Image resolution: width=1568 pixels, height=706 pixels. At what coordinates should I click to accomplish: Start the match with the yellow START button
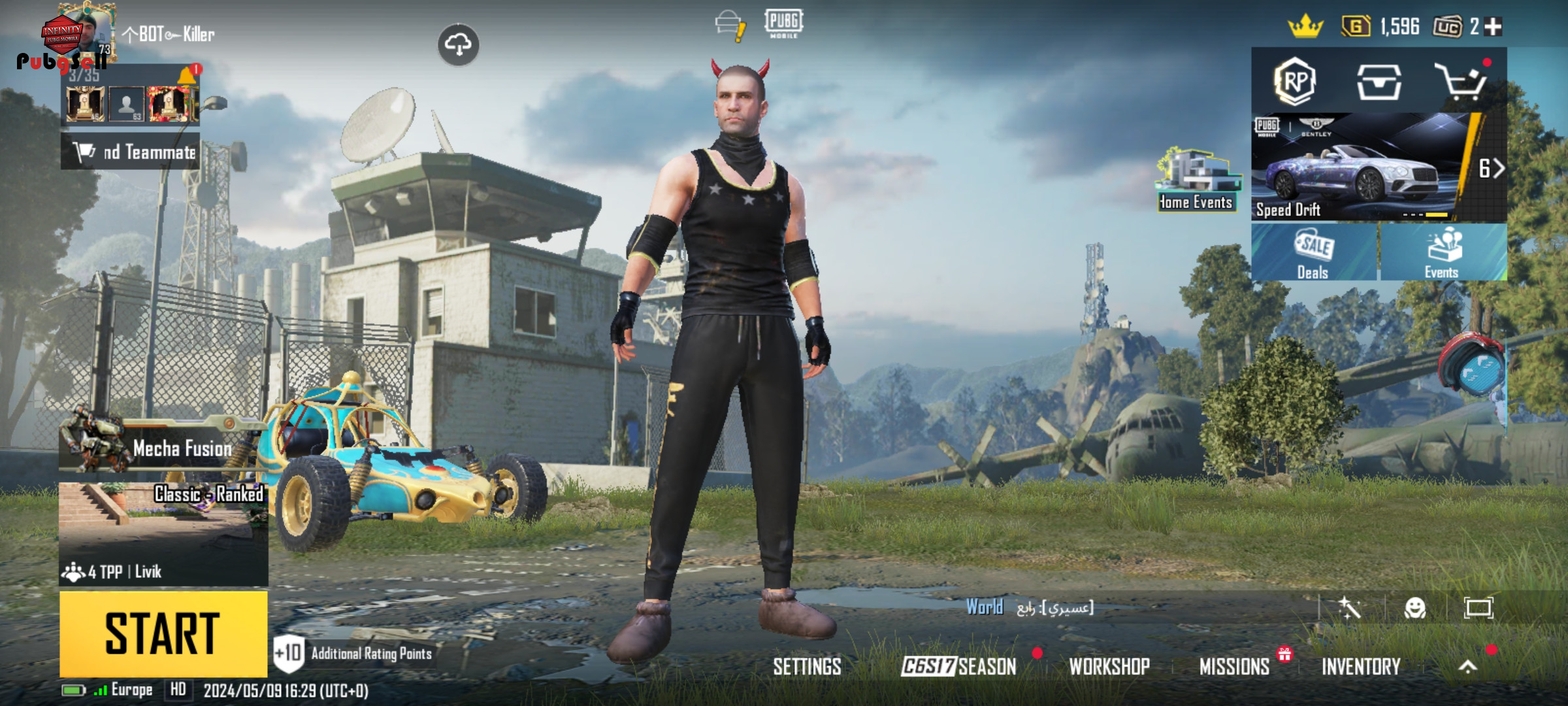coord(163,633)
